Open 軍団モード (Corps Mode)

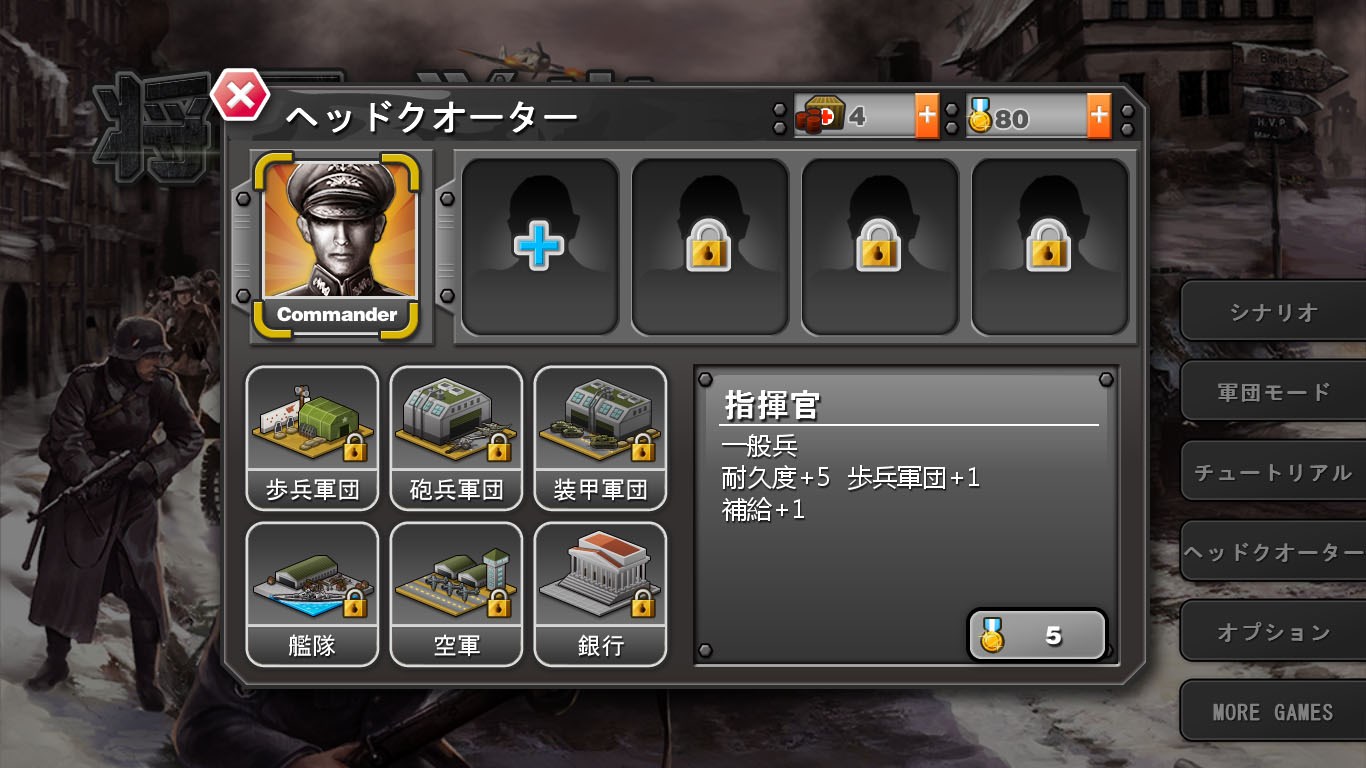click(x=1272, y=390)
